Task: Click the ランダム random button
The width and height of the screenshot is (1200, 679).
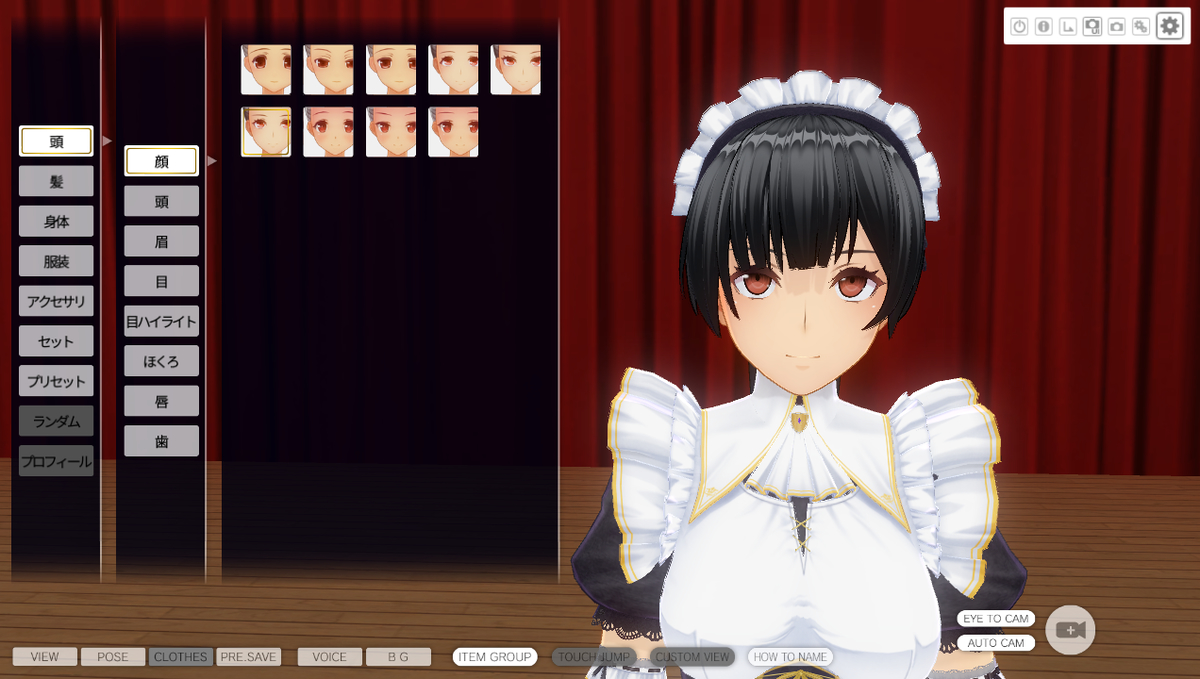Action: coord(56,421)
